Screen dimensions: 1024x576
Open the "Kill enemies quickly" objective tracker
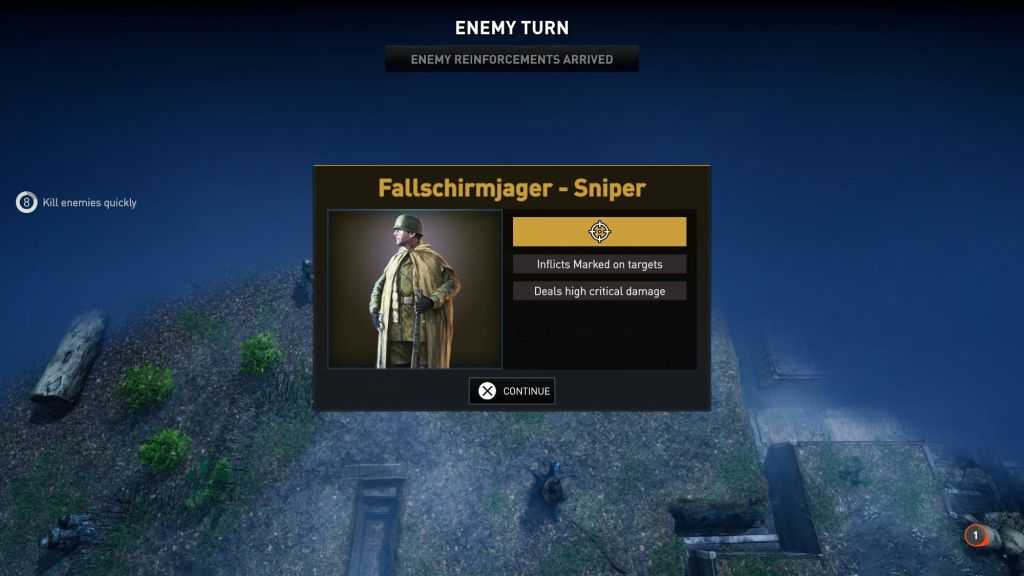pyautogui.click(x=77, y=203)
